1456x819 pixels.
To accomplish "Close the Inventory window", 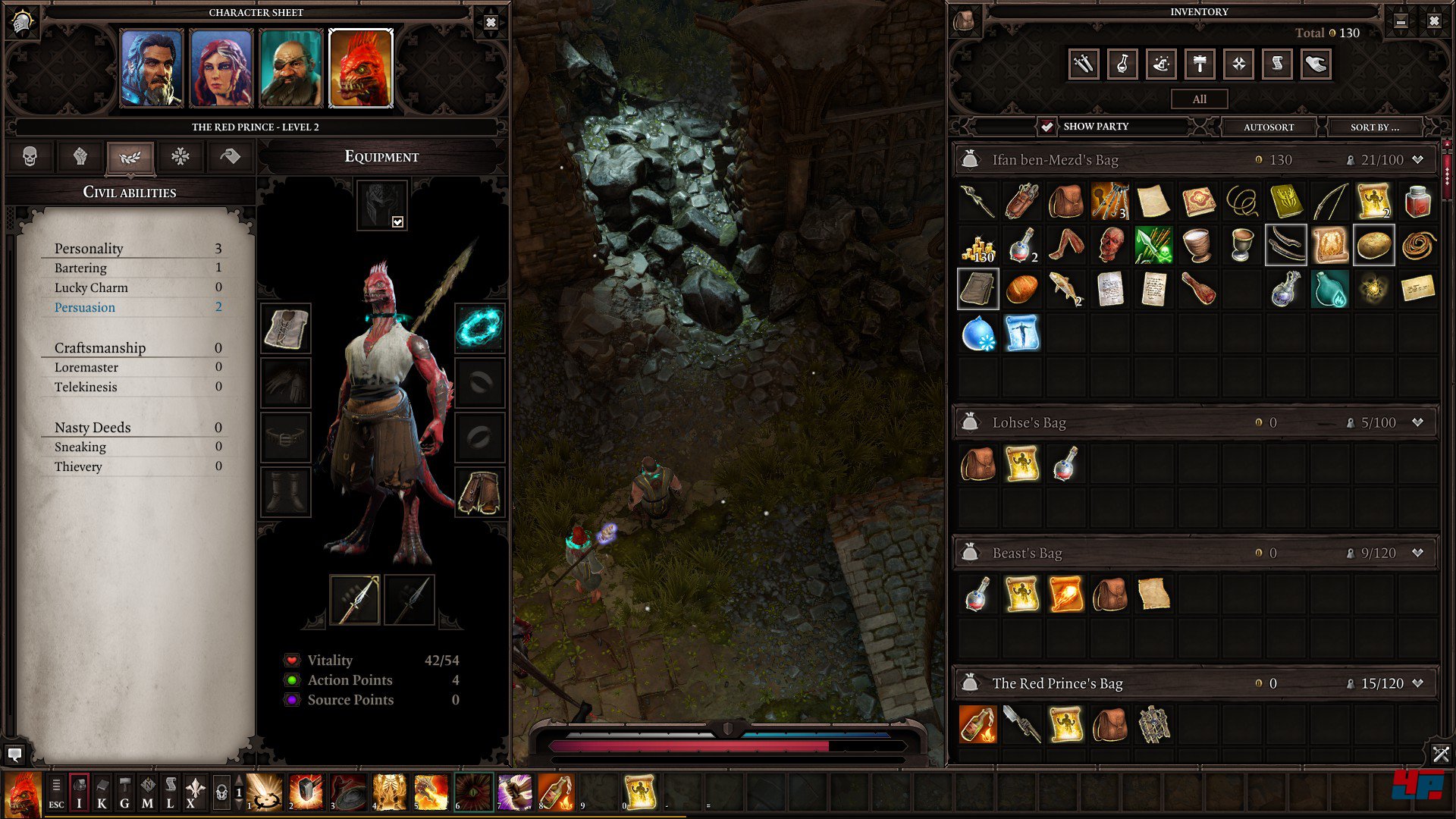I will 1433,21.
